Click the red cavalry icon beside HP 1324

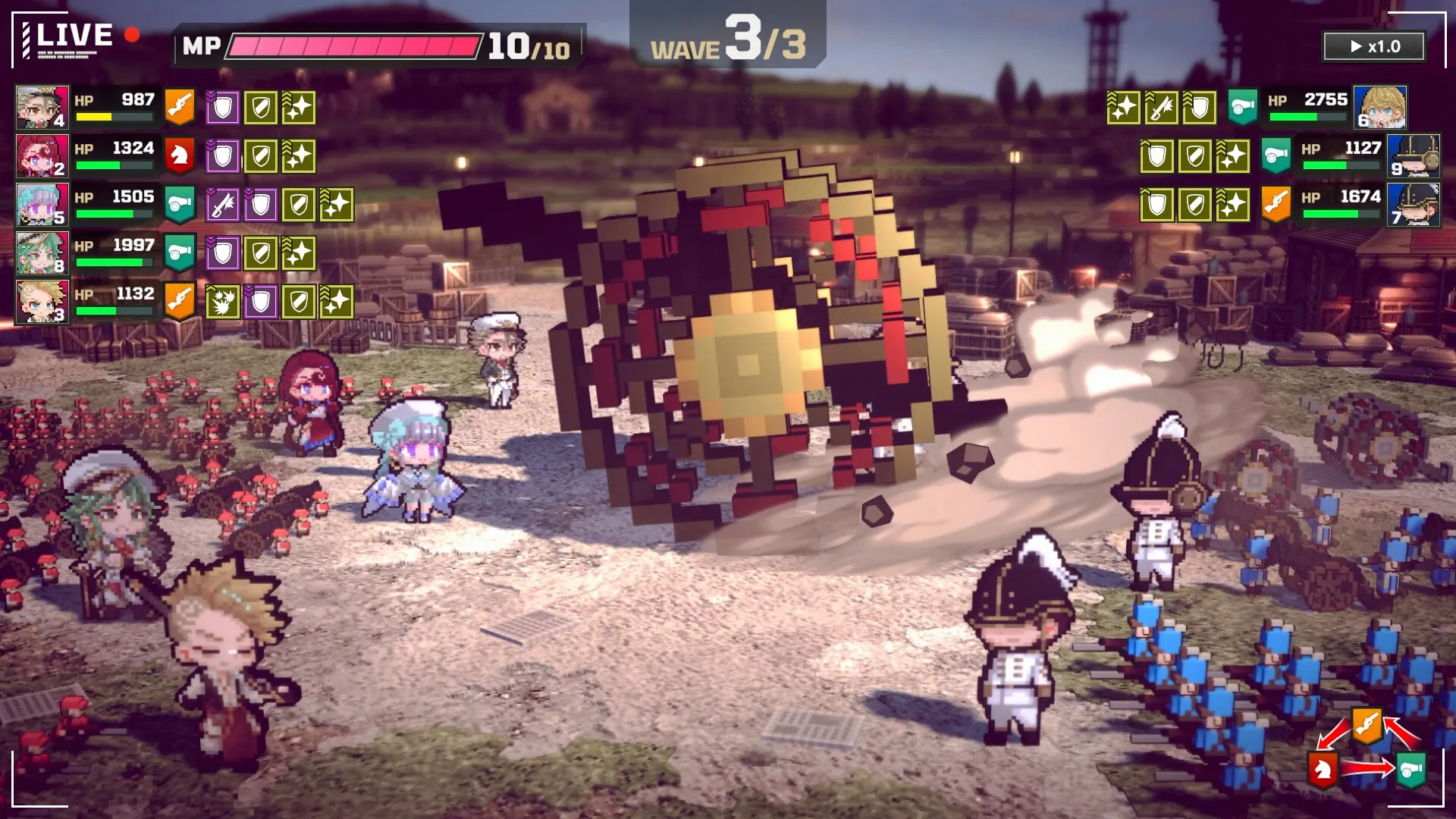(x=180, y=156)
